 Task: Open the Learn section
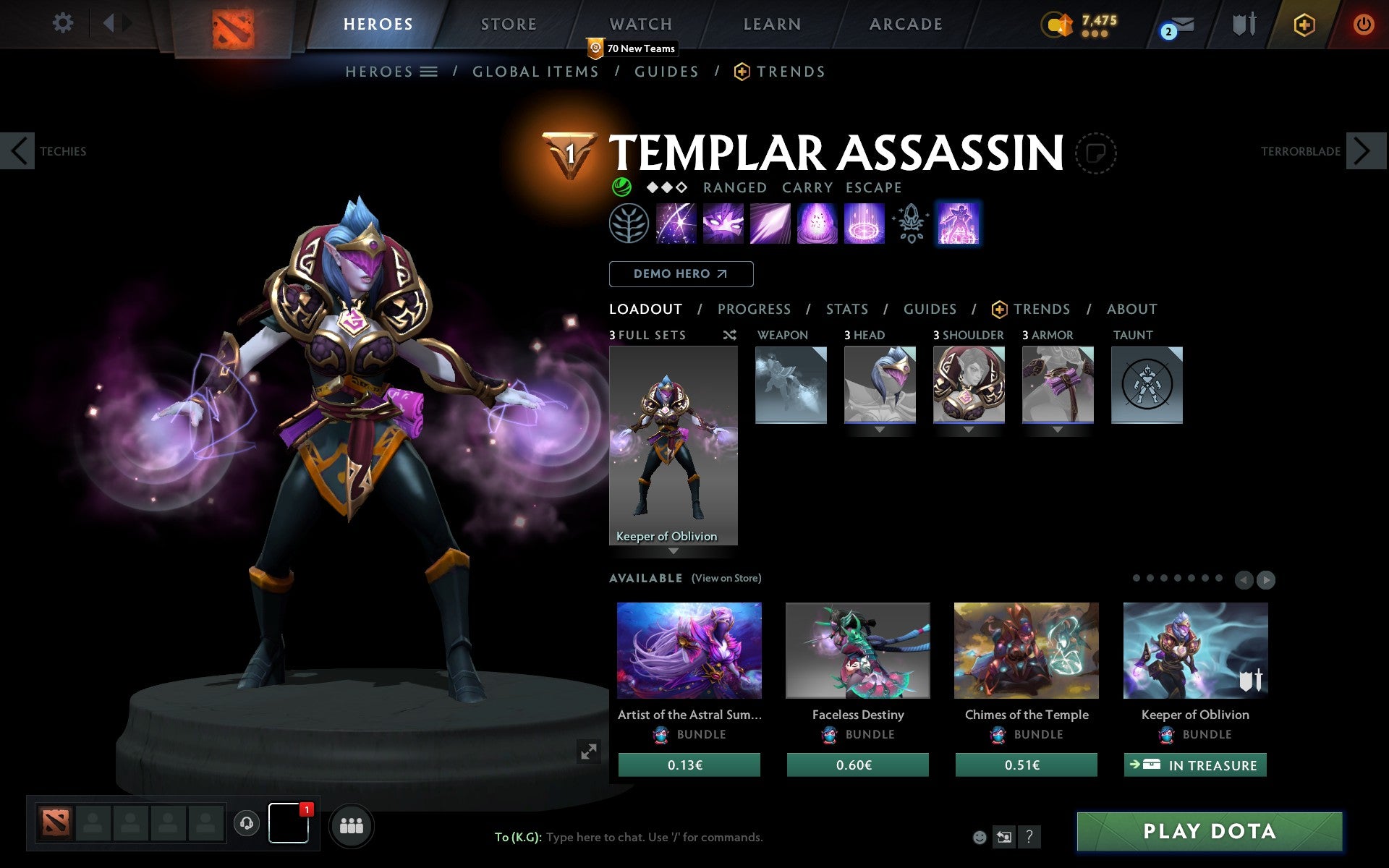[x=772, y=25]
